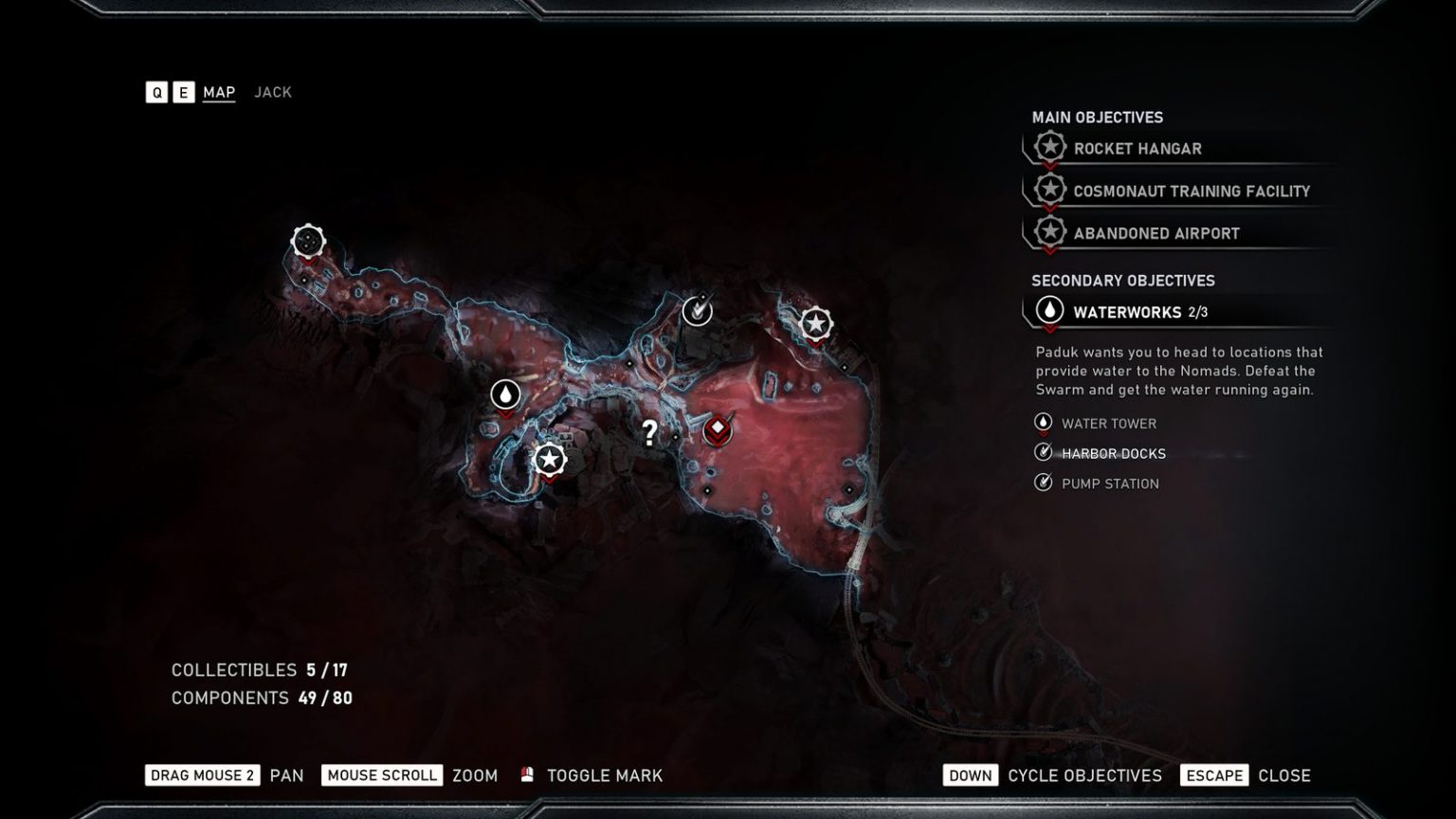
Task: Pick the Pump Station sub-objective
Action: point(1109,483)
